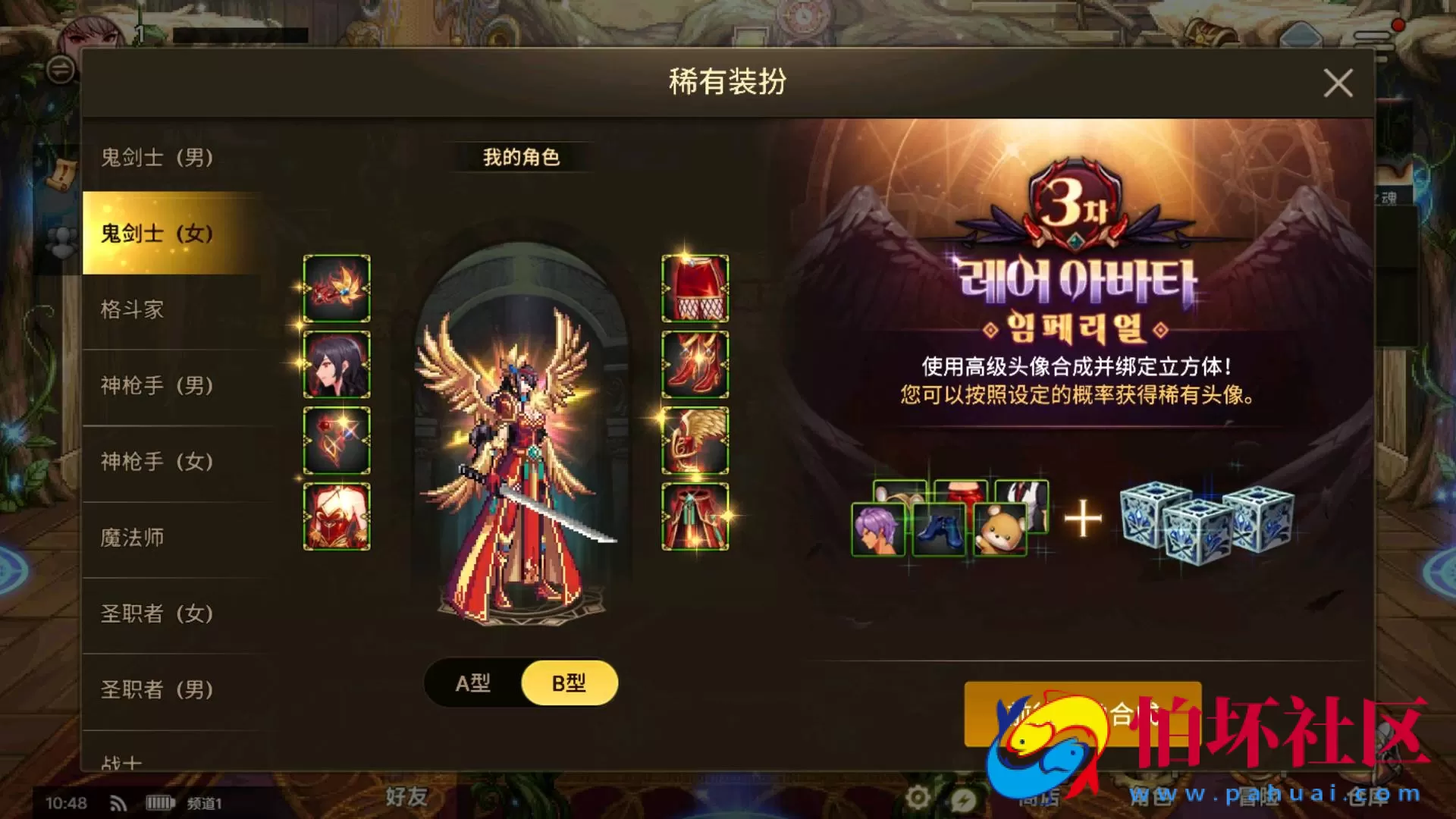Click the red gem skin slot icon
The height and width of the screenshot is (819, 1456).
coord(336,441)
